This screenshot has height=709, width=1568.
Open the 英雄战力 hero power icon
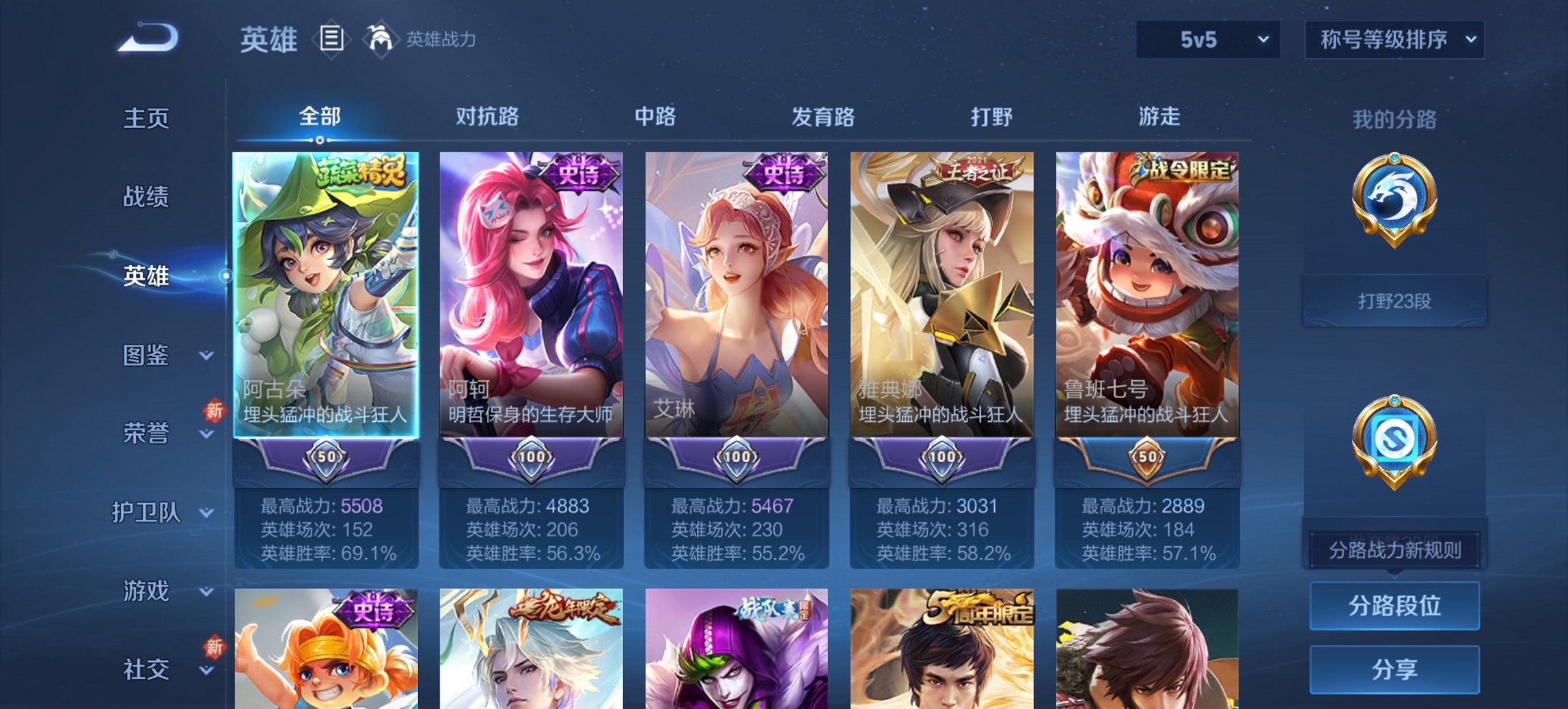pos(381,40)
